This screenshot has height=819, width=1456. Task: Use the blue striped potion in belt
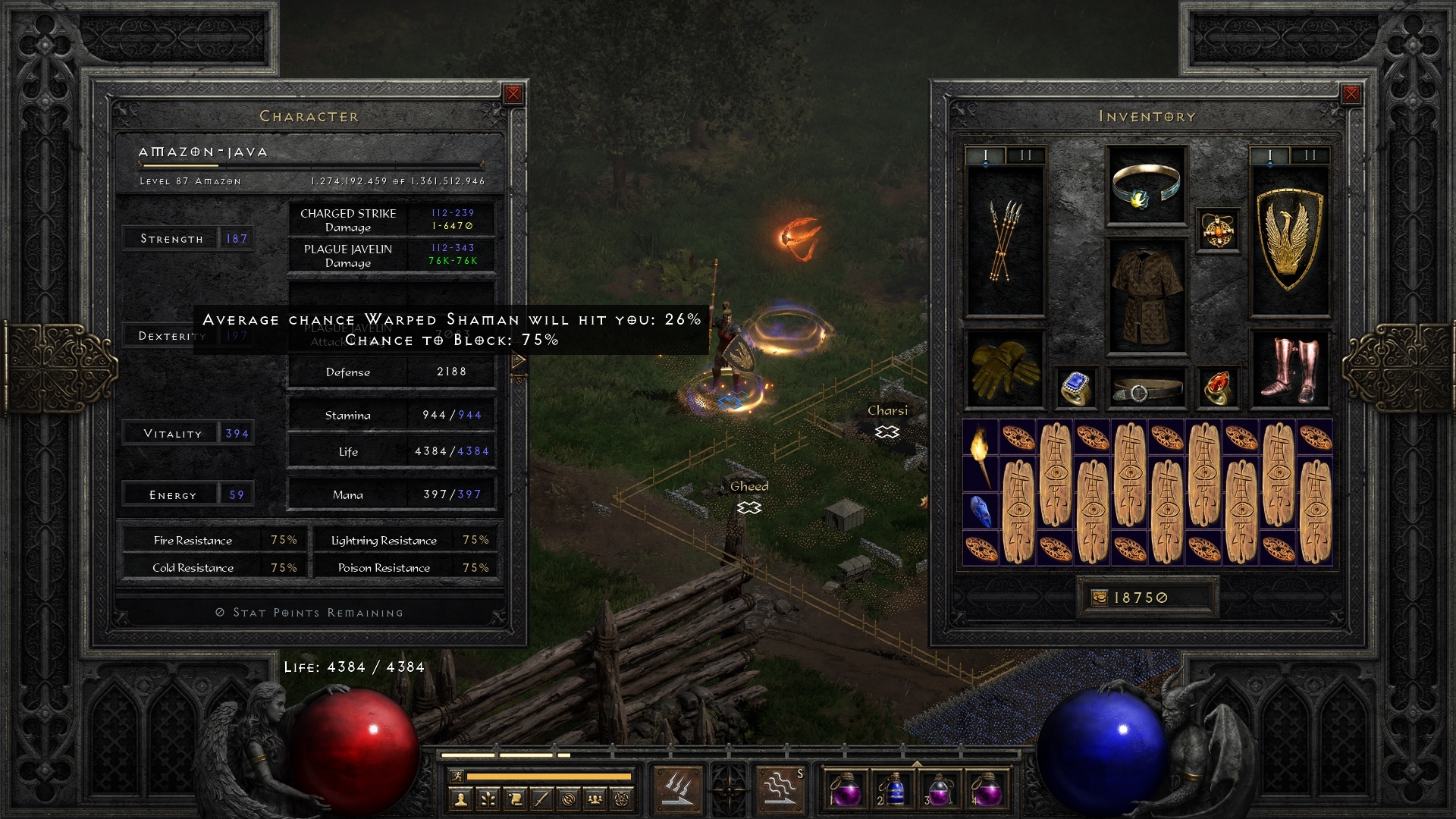coord(893,790)
